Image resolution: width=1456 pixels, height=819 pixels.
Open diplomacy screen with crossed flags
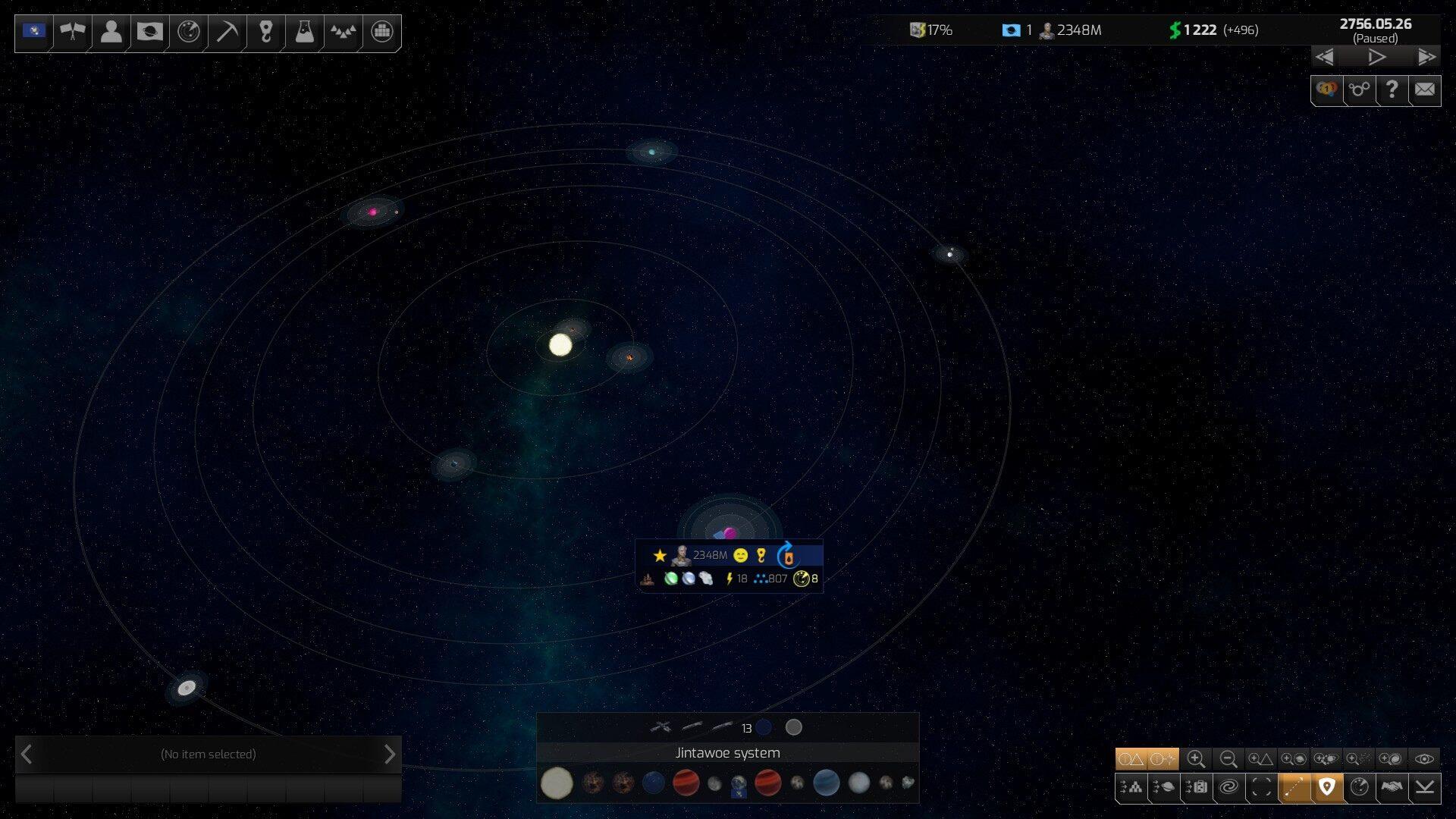(x=73, y=32)
